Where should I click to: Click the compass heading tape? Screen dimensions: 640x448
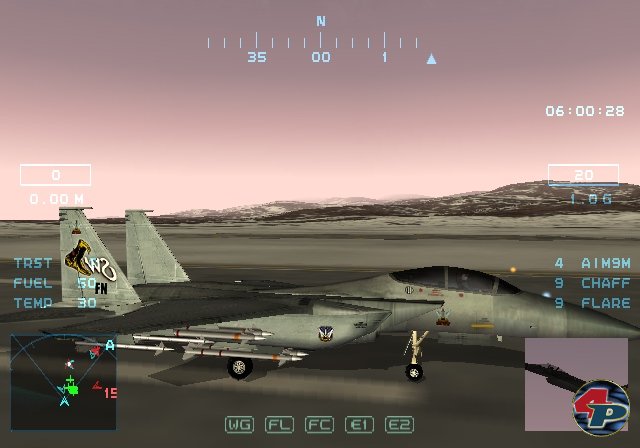point(320,43)
